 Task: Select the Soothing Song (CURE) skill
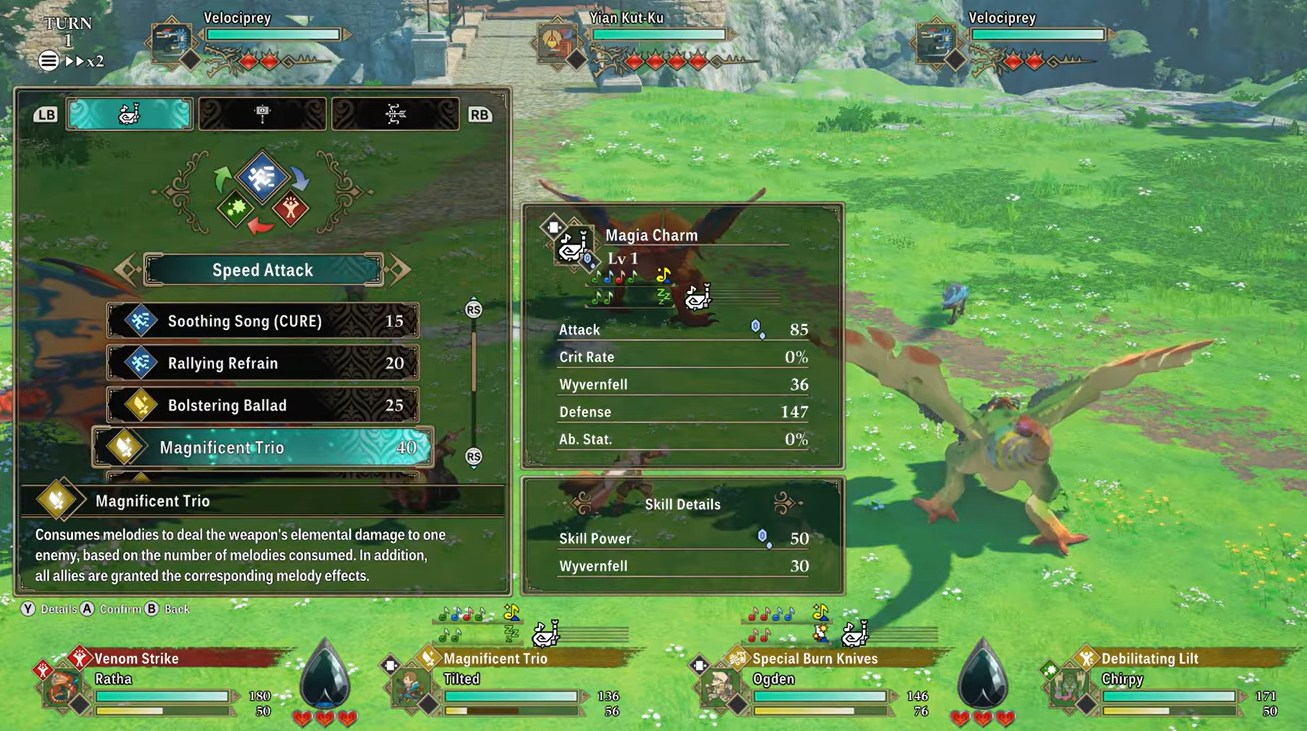pyautogui.click(x=262, y=321)
